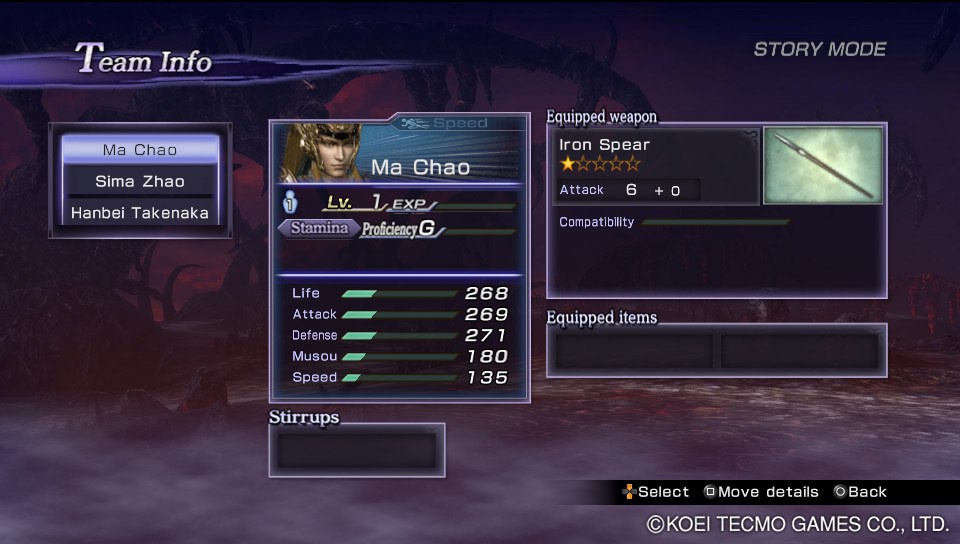960x544 pixels.
Task: Select Ma Chao in the team list
Action: point(140,150)
